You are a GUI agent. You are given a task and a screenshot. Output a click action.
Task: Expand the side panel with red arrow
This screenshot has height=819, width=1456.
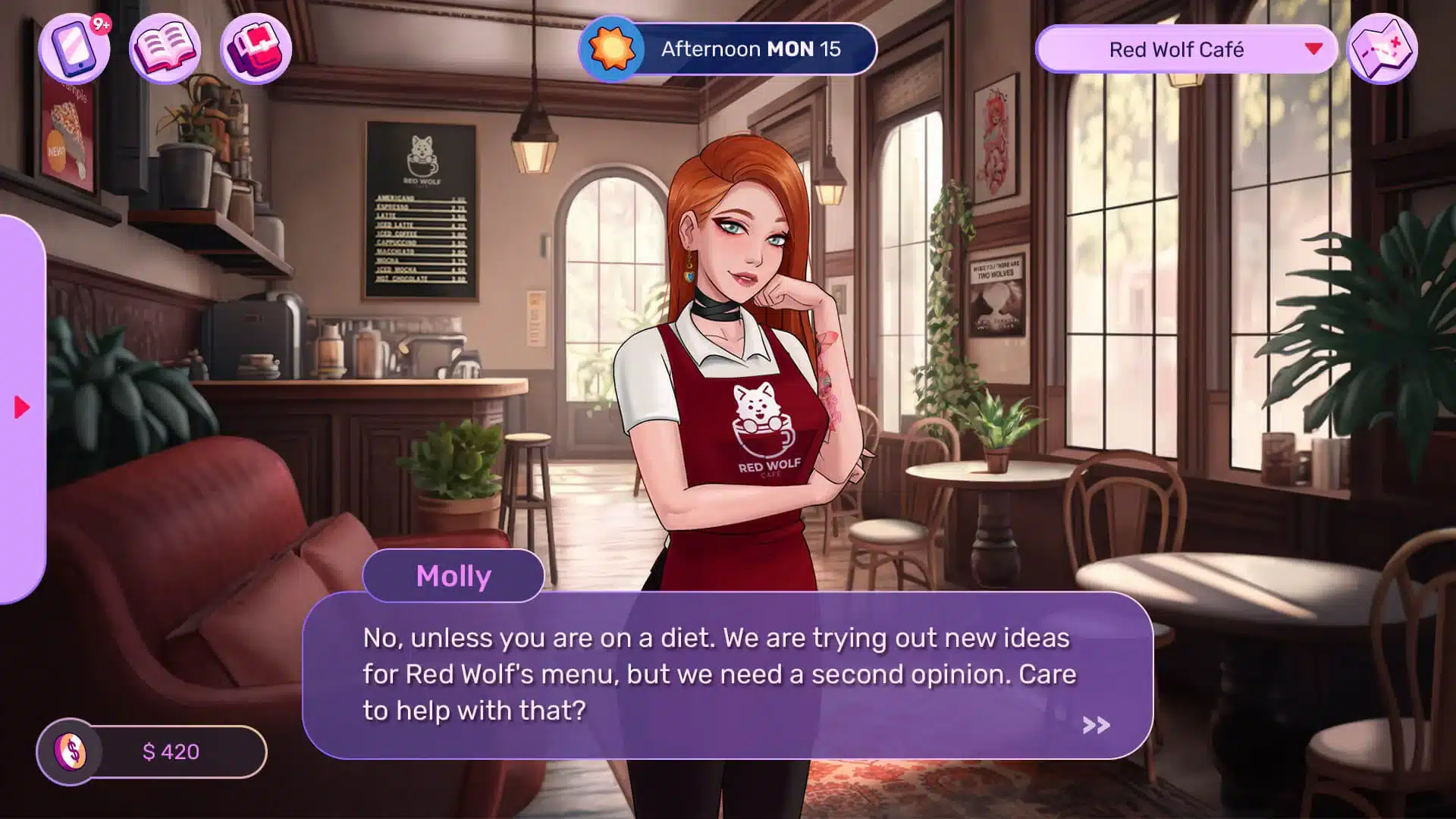[x=22, y=408]
